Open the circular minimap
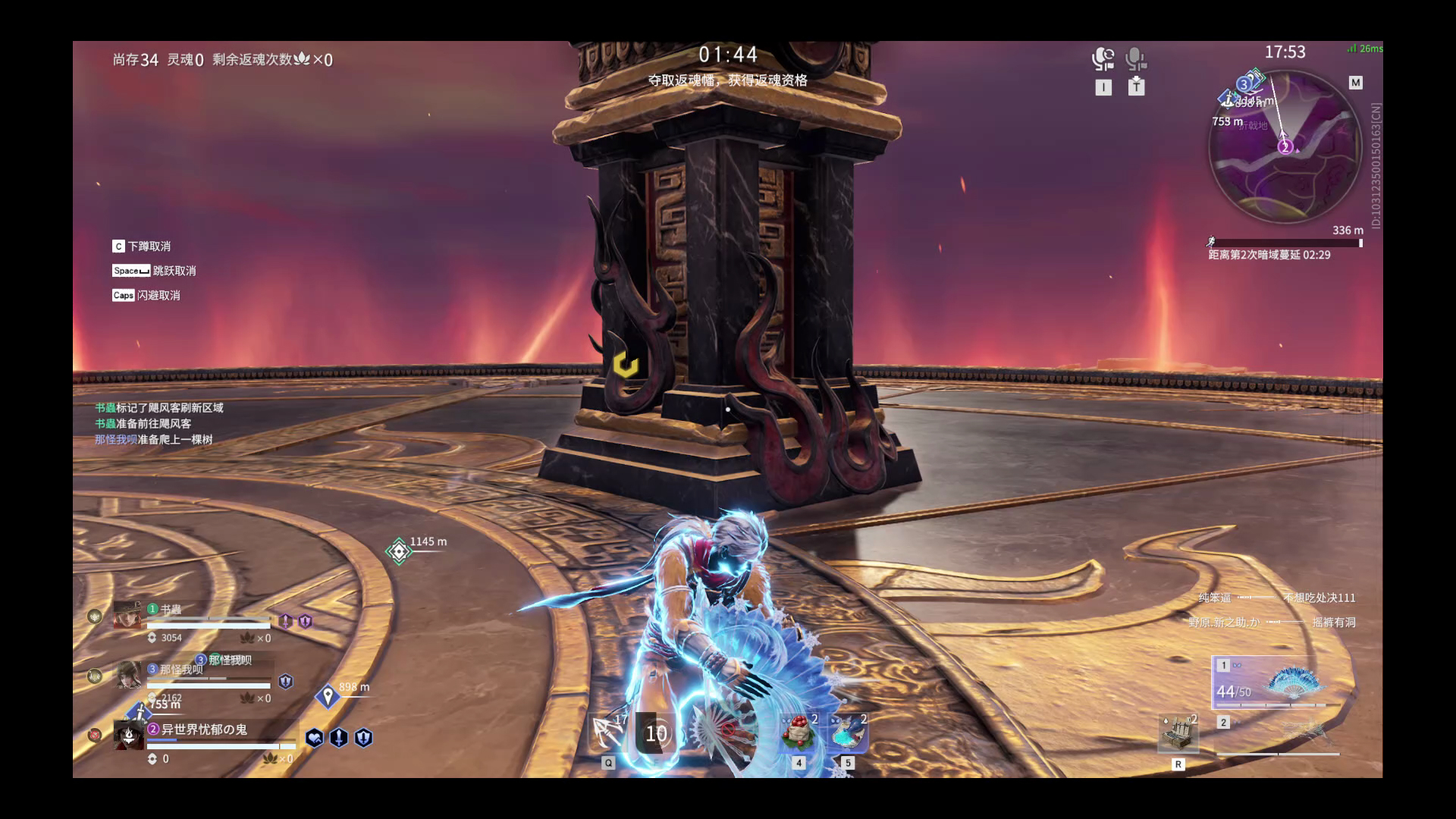The image size is (1456, 819). click(x=1285, y=146)
